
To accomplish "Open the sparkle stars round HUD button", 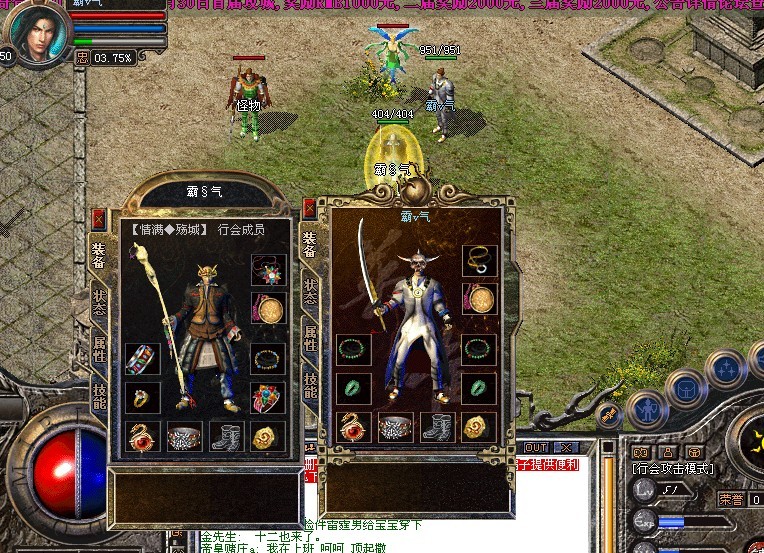I will tap(726, 368).
